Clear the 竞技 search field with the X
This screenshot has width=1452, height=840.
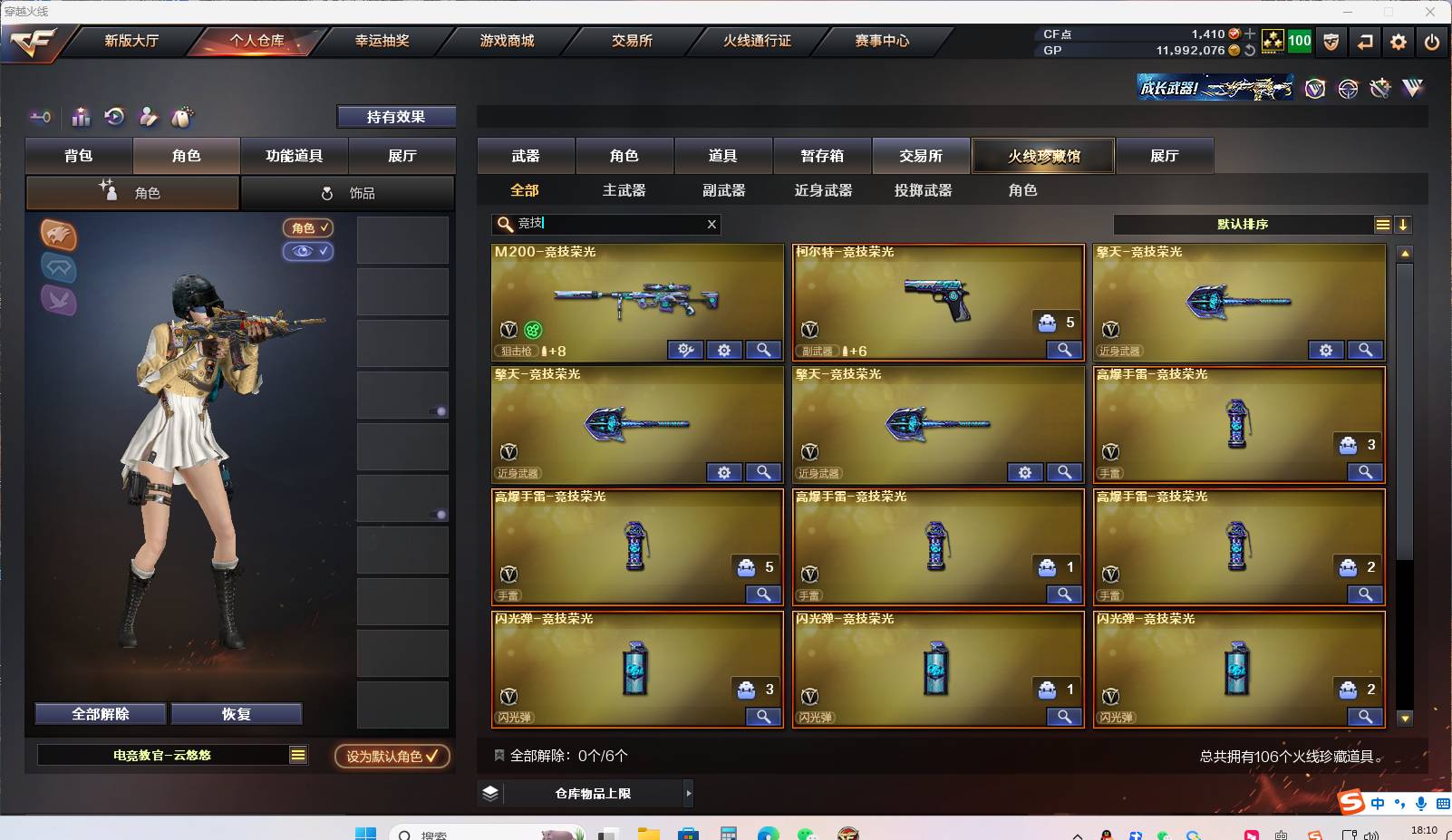click(711, 225)
